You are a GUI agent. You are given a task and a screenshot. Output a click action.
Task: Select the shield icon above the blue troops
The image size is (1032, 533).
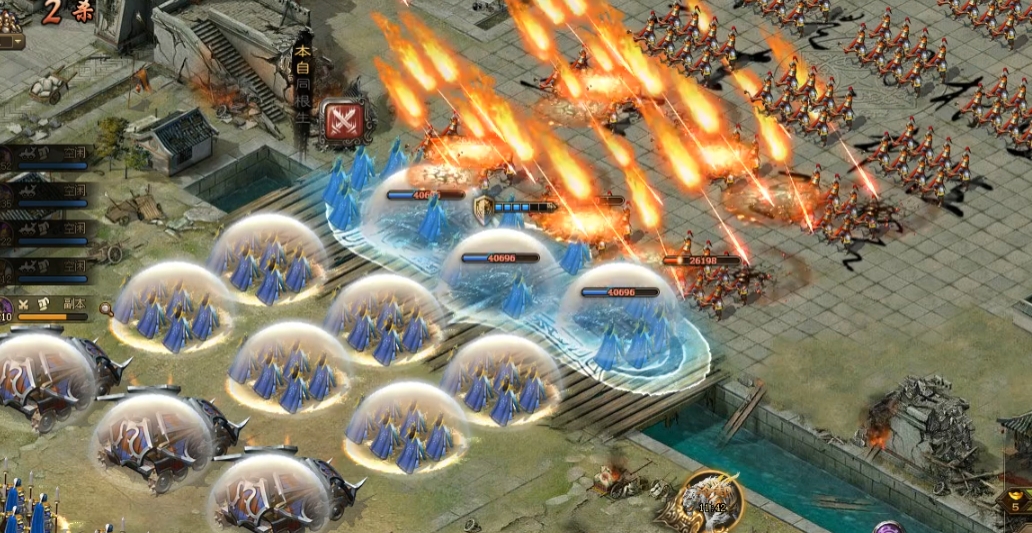484,209
